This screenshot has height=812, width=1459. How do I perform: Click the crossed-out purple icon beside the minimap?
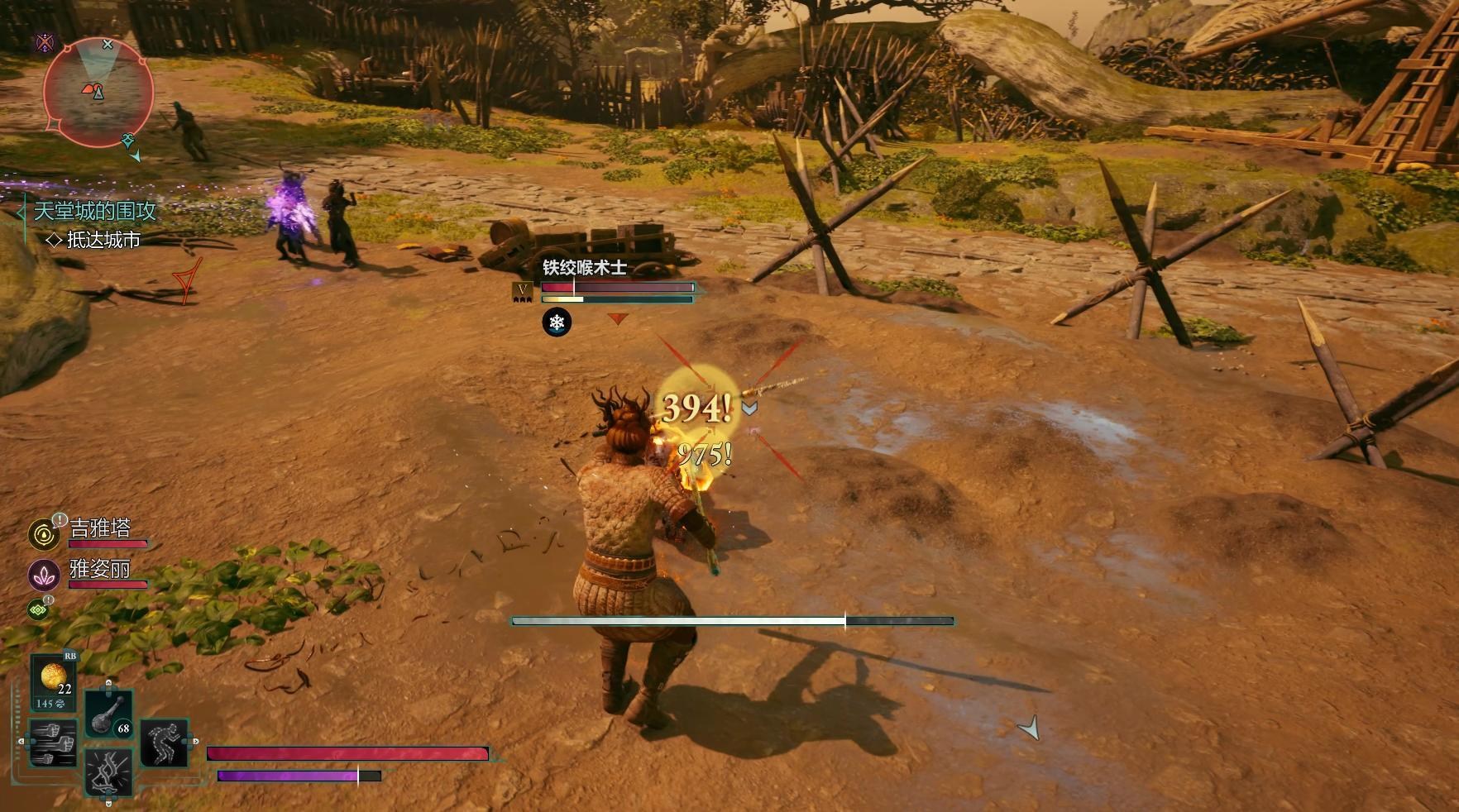click(x=45, y=43)
